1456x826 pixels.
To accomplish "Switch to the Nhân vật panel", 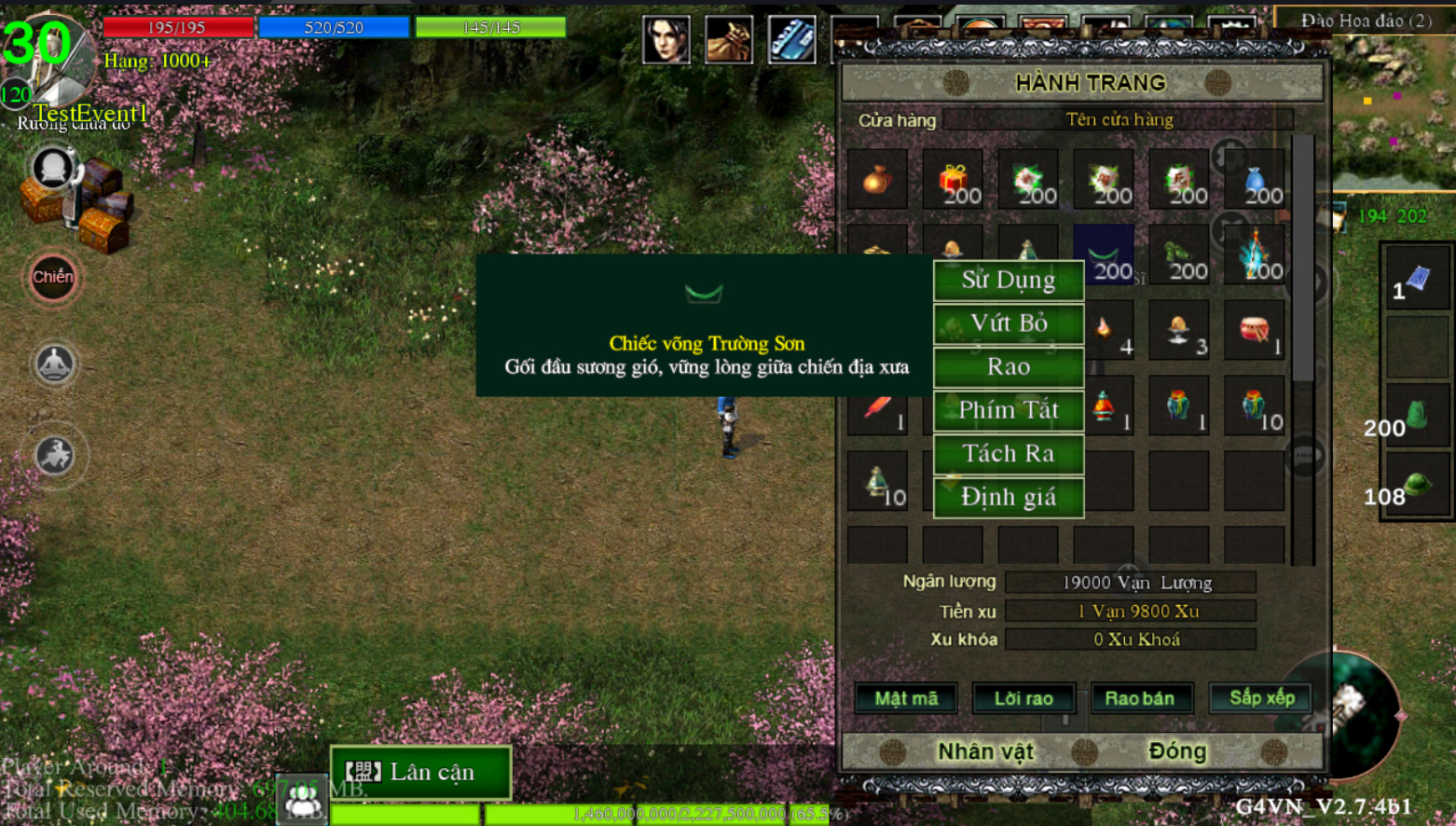I will point(985,751).
